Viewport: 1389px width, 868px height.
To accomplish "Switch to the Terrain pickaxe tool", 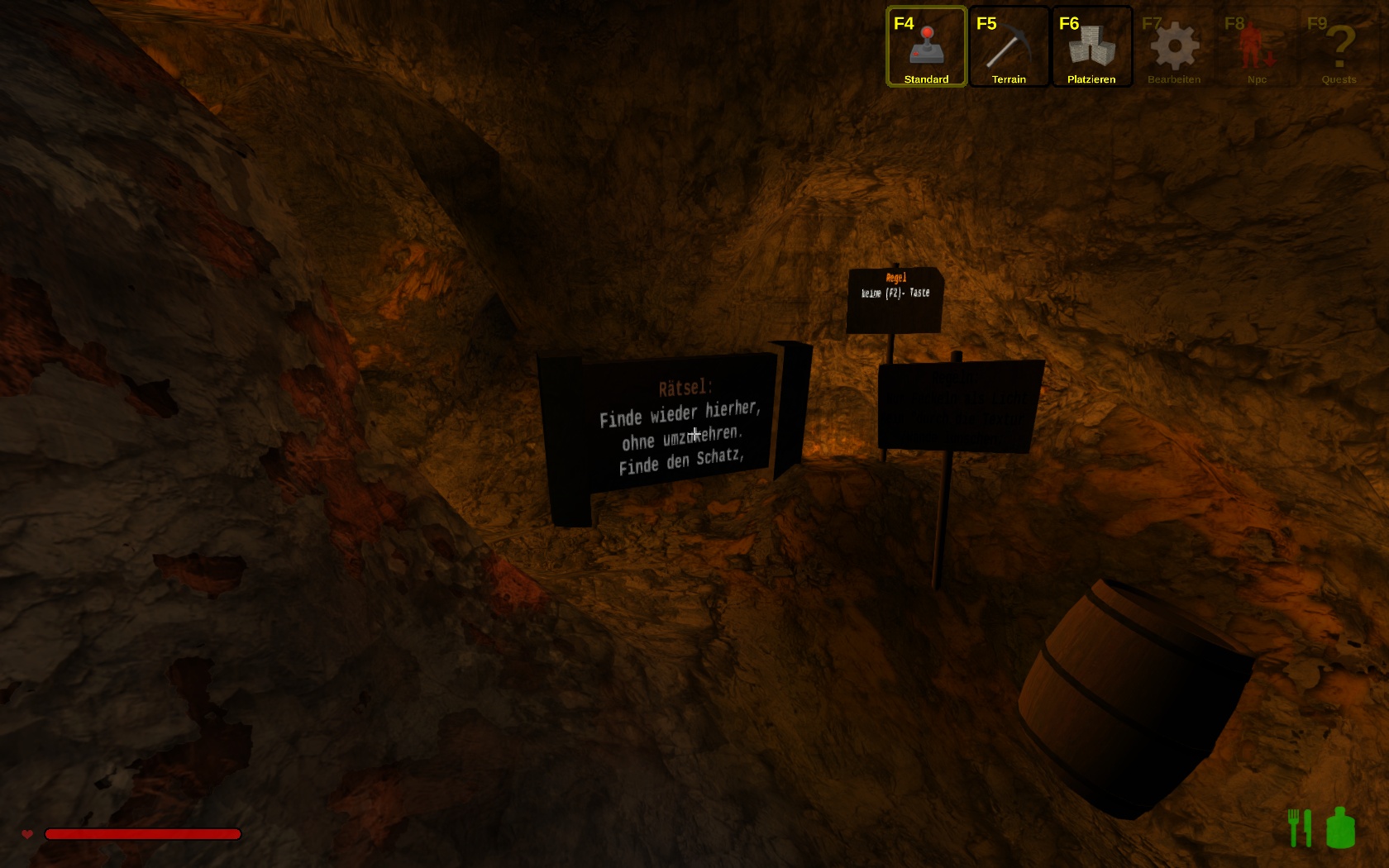I will [x=1009, y=47].
